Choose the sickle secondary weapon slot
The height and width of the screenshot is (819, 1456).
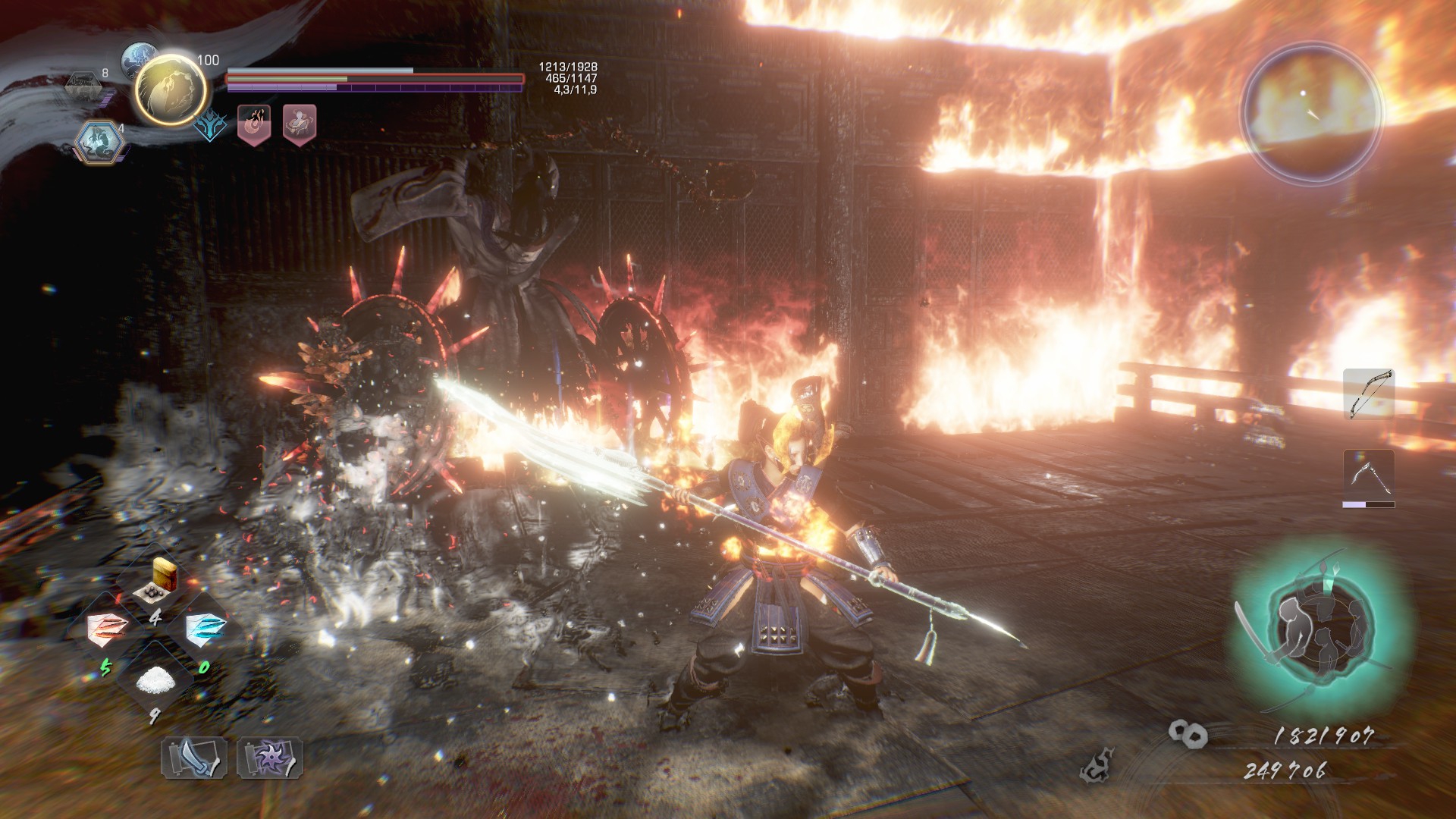1369,475
